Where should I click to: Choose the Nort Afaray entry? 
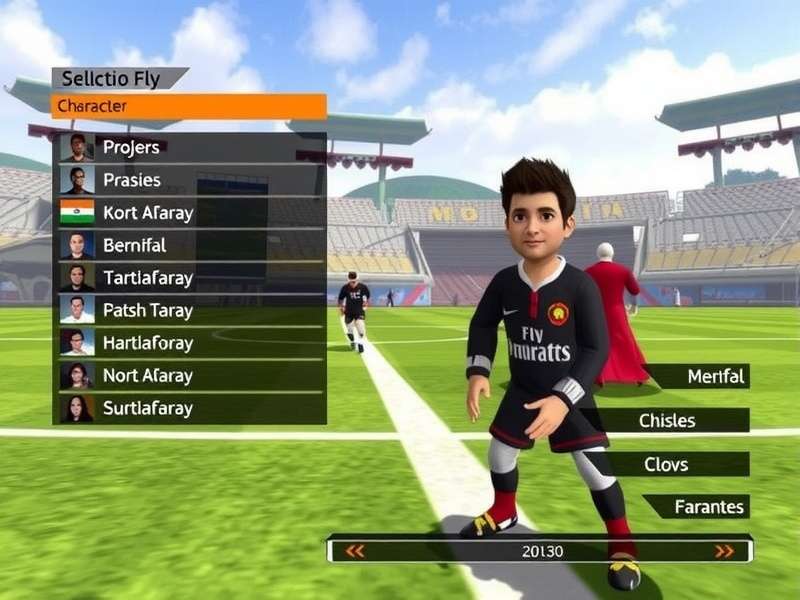tap(190, 376)
